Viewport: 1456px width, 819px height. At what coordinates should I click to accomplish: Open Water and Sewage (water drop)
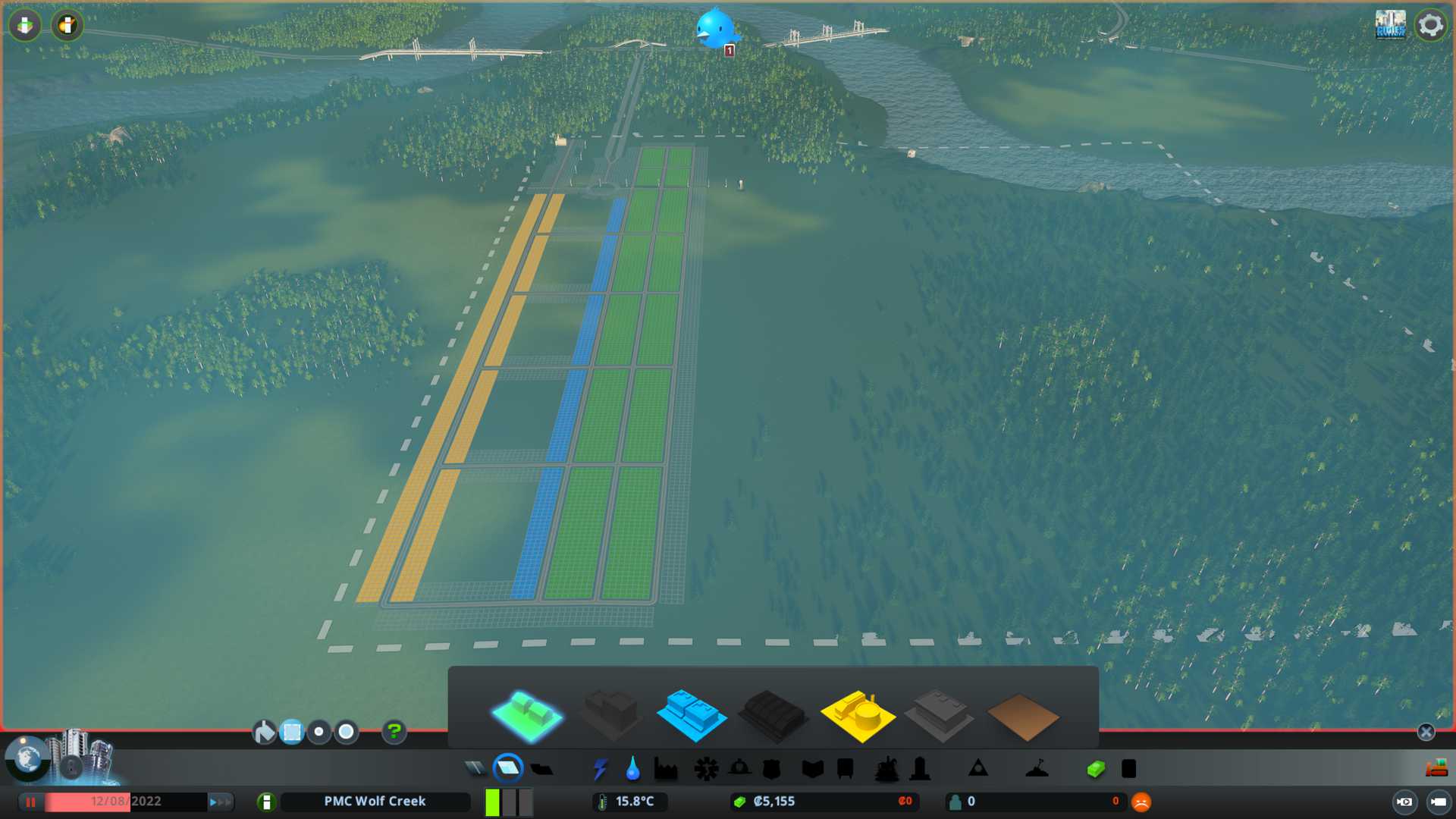point(632,769)
